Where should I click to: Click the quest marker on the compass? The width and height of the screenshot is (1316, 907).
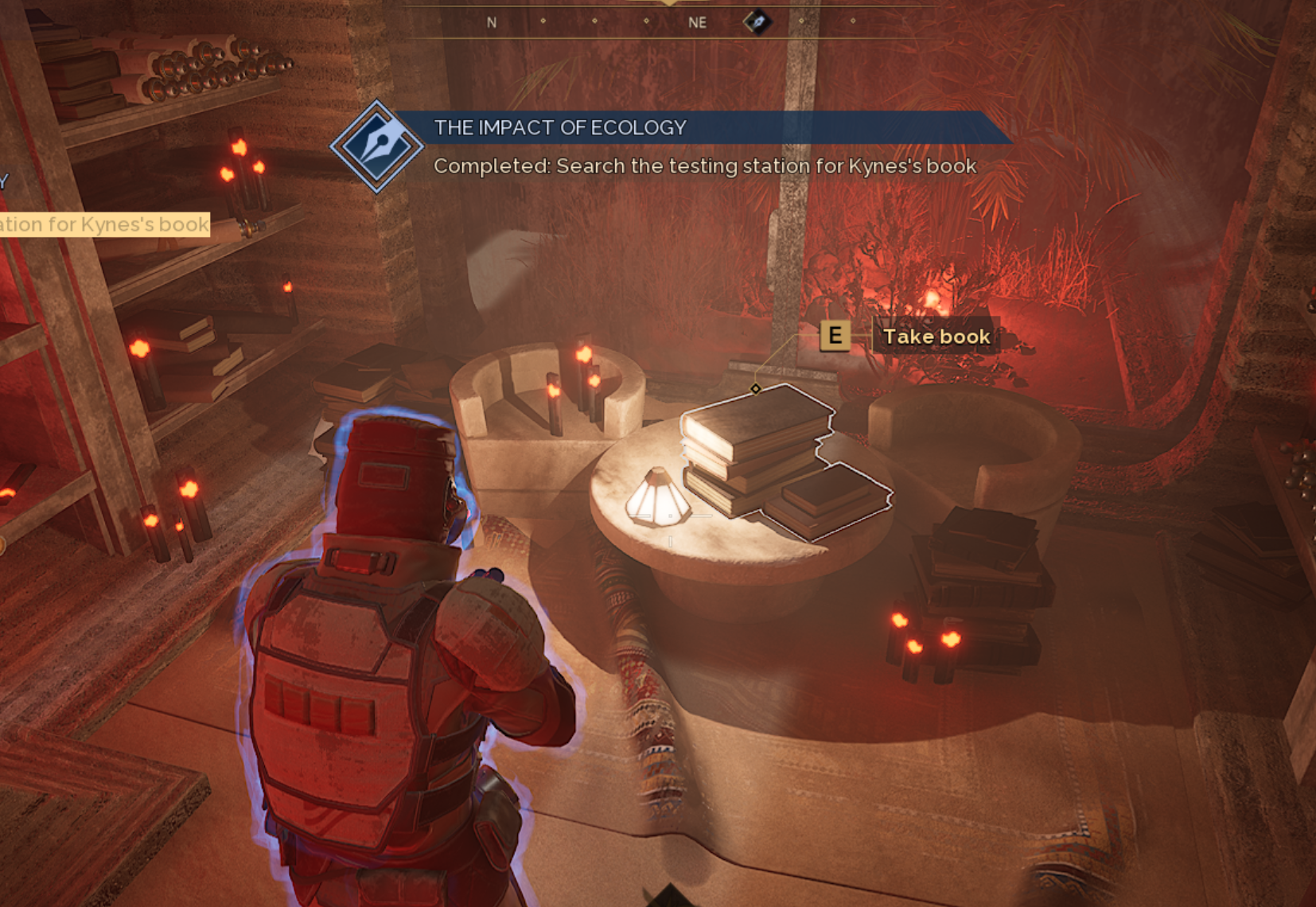[757, 22]
